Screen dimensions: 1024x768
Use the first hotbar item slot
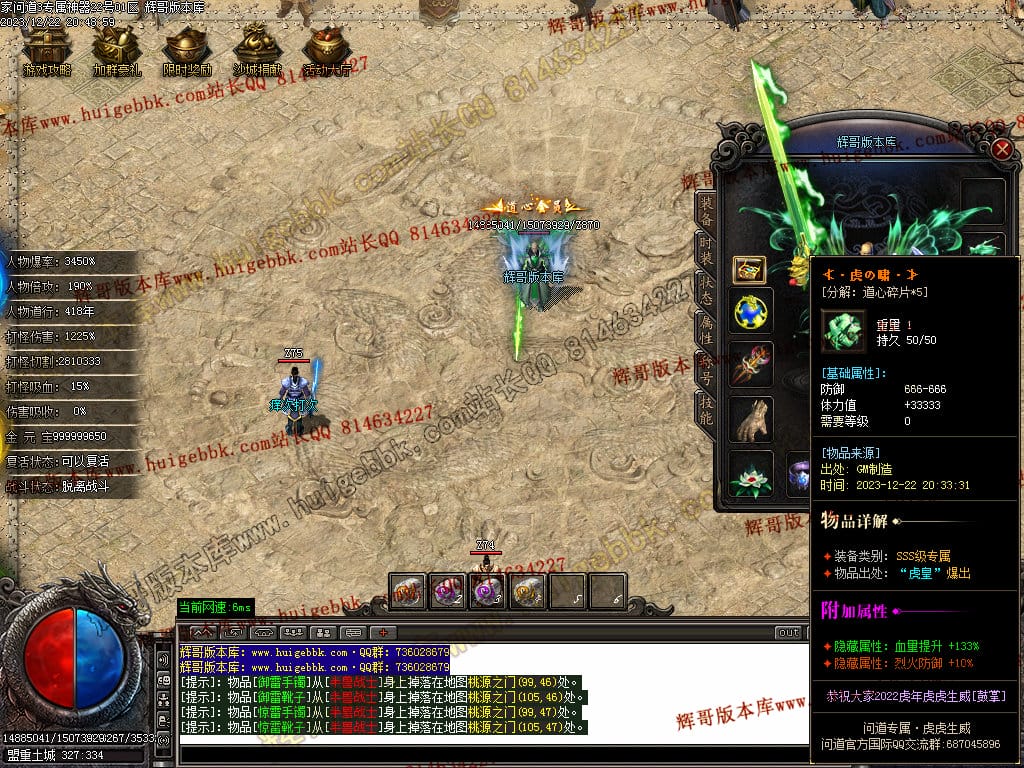(408, 591)
